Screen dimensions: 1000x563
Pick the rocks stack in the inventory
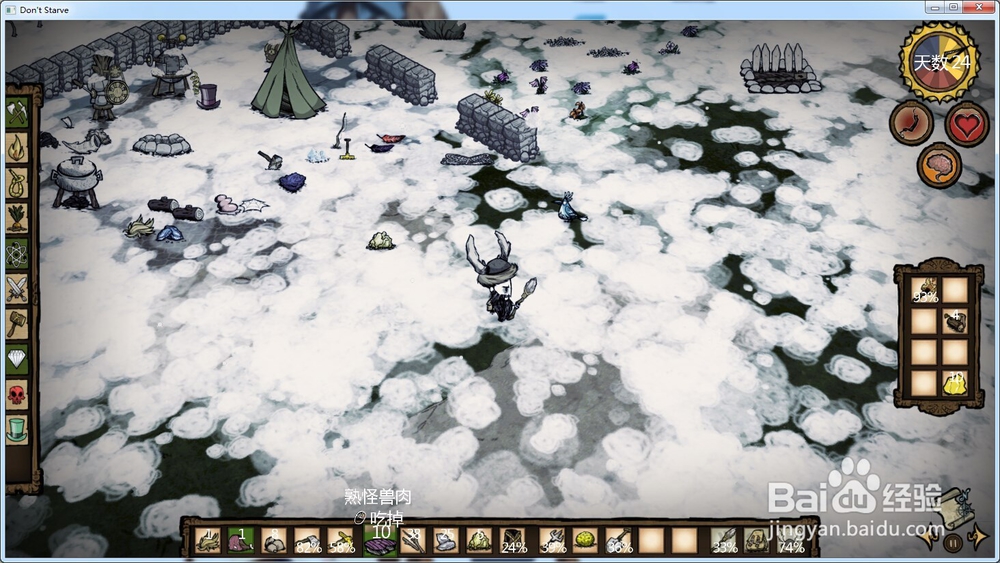coord(275,542)
